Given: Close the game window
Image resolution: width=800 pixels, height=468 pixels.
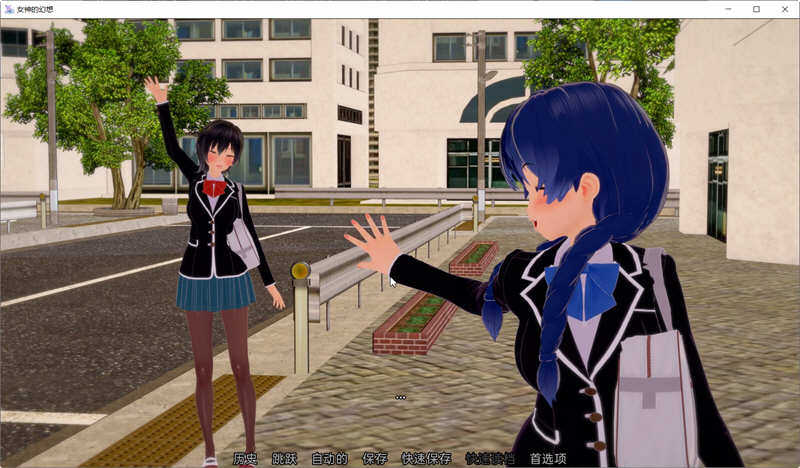Looking at the screenshot, I should [x=781, y=9].
